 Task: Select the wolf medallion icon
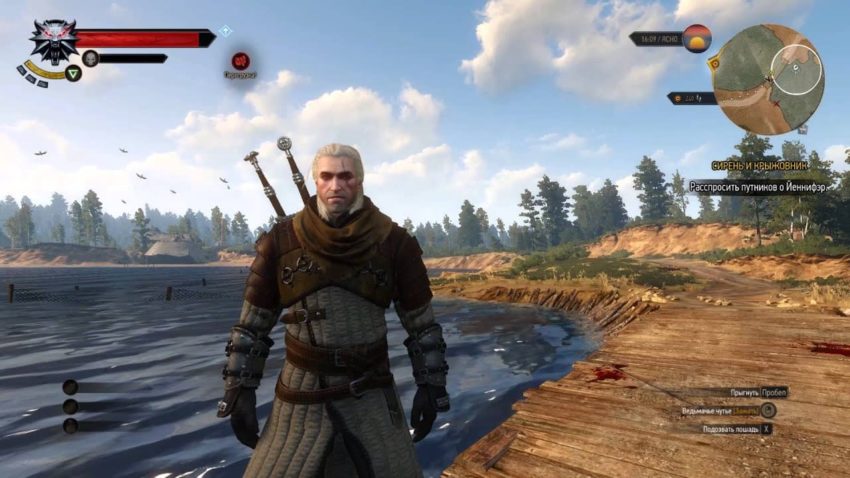click(53, 41)
